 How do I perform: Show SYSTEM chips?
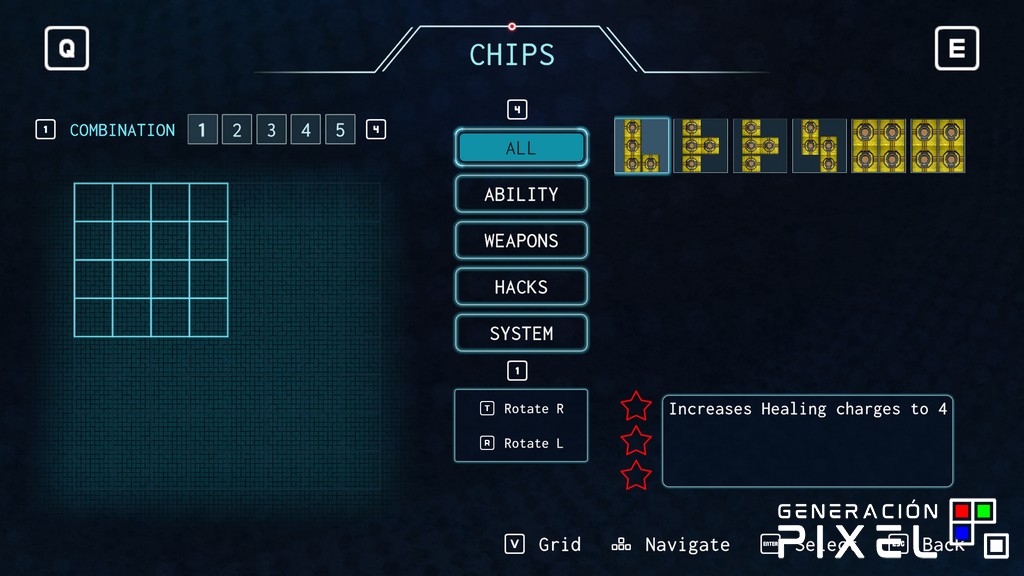[x=521, y=333]
